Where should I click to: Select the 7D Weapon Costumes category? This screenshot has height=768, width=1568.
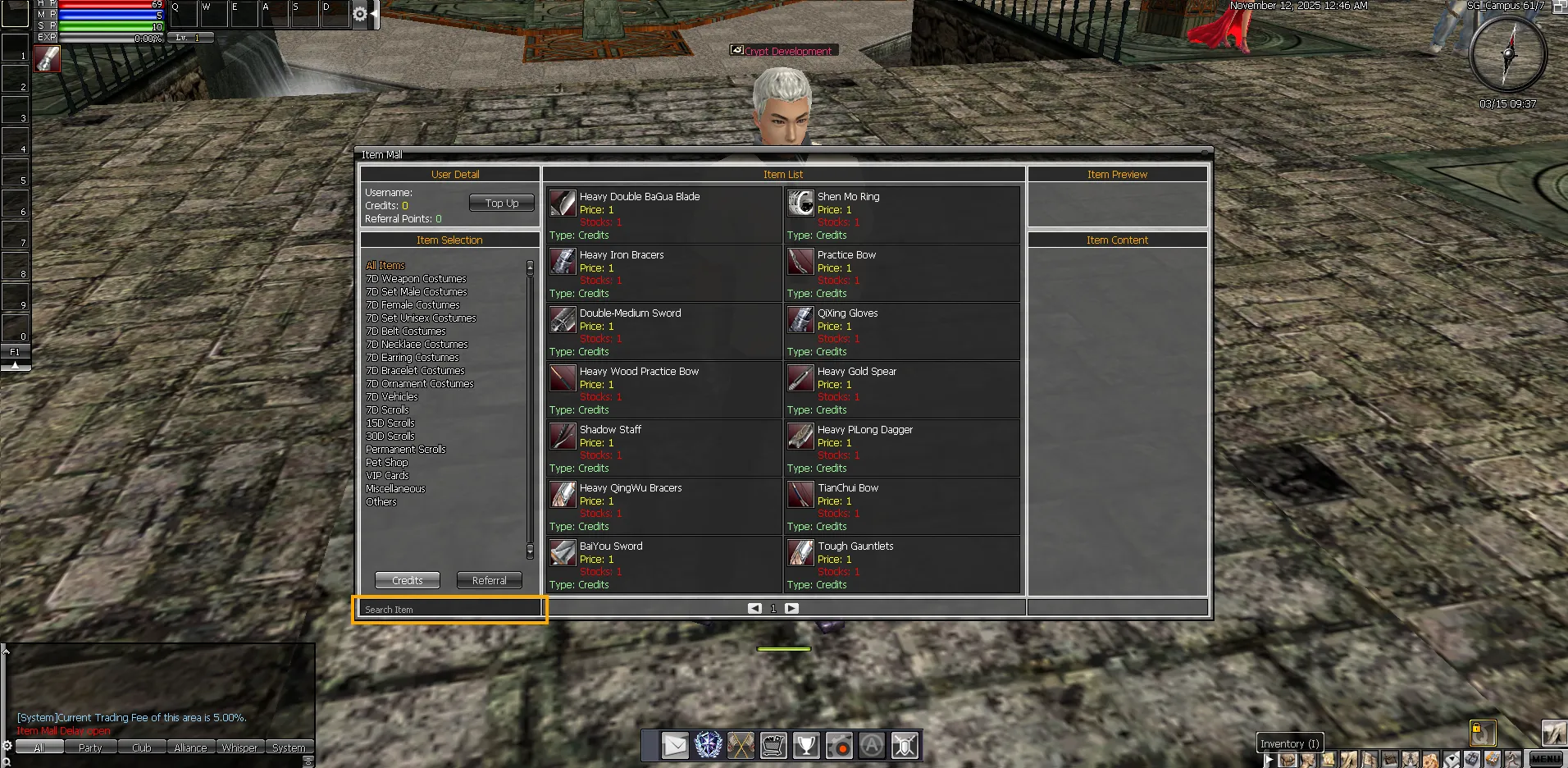click(x=416, y=279)
